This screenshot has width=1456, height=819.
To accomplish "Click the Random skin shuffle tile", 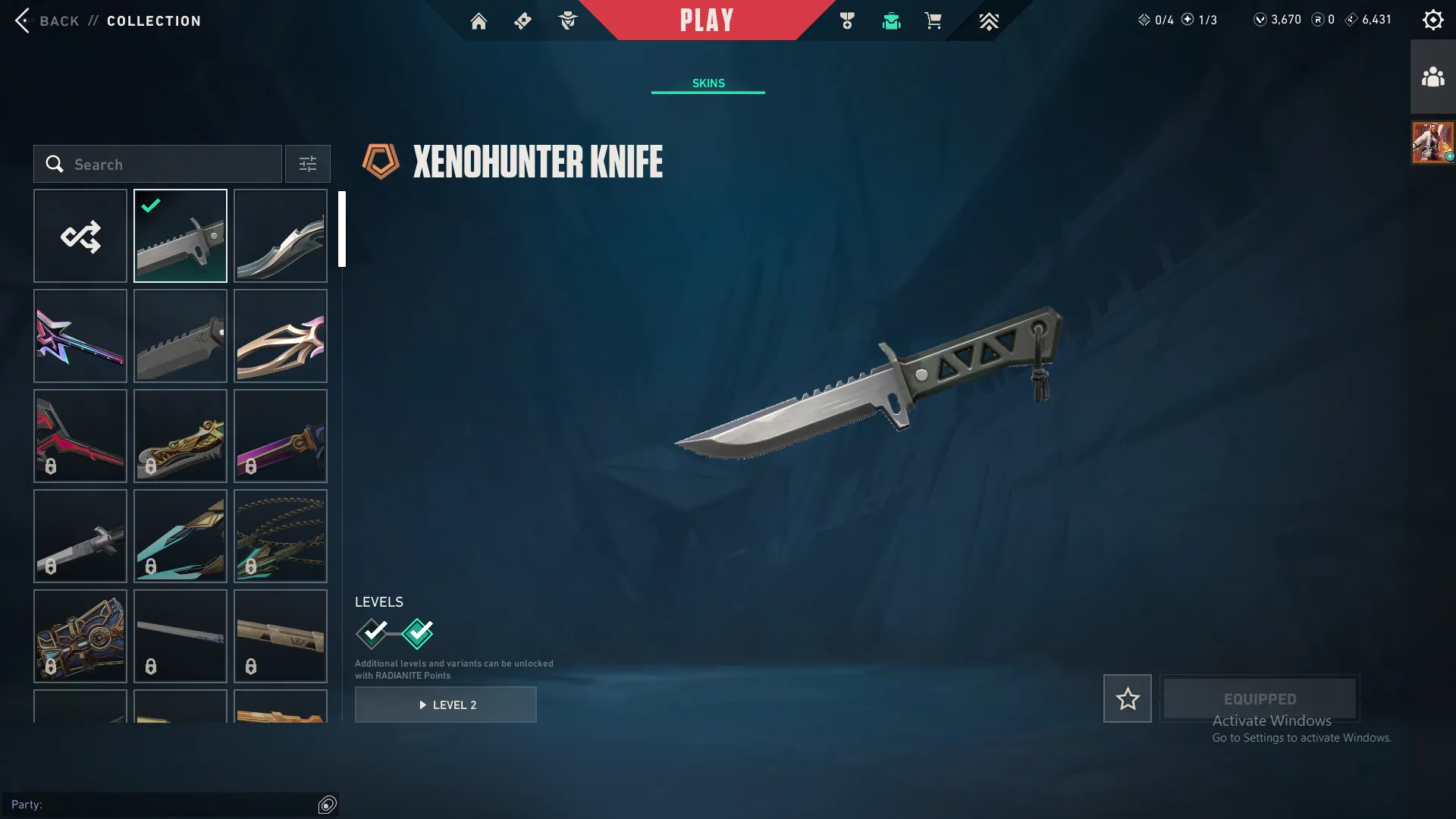I will pyautogui.click(x=80, y=235).
